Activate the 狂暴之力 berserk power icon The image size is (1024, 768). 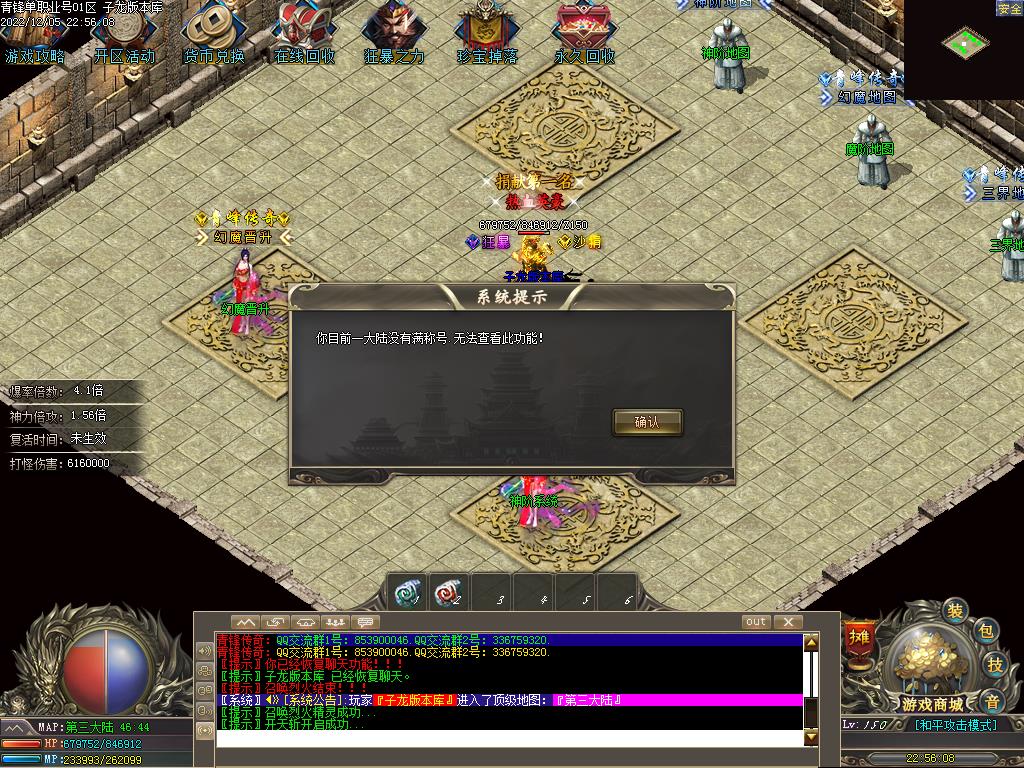[x=394, y=34]
